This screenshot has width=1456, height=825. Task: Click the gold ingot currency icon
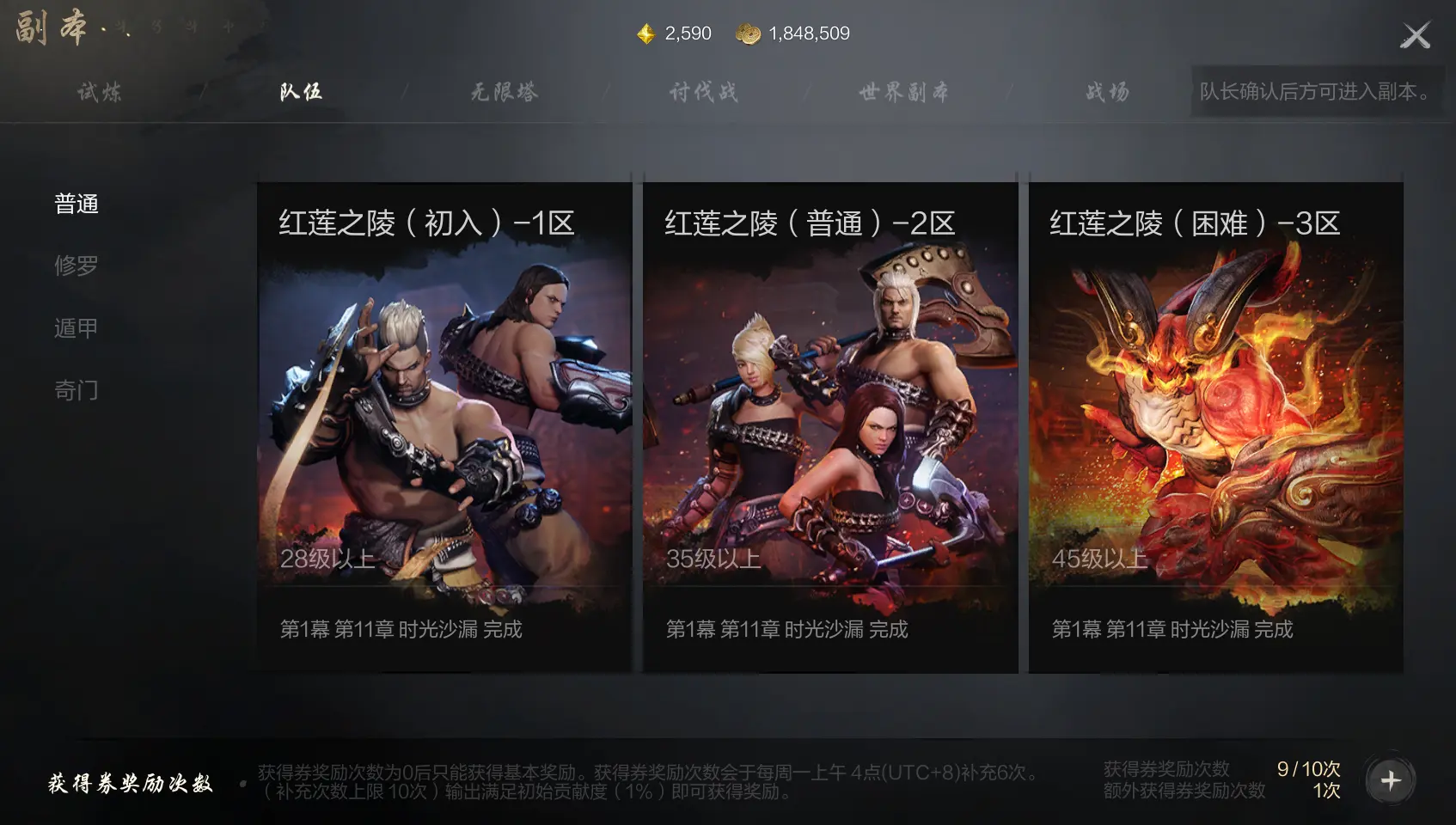[645, 34]
